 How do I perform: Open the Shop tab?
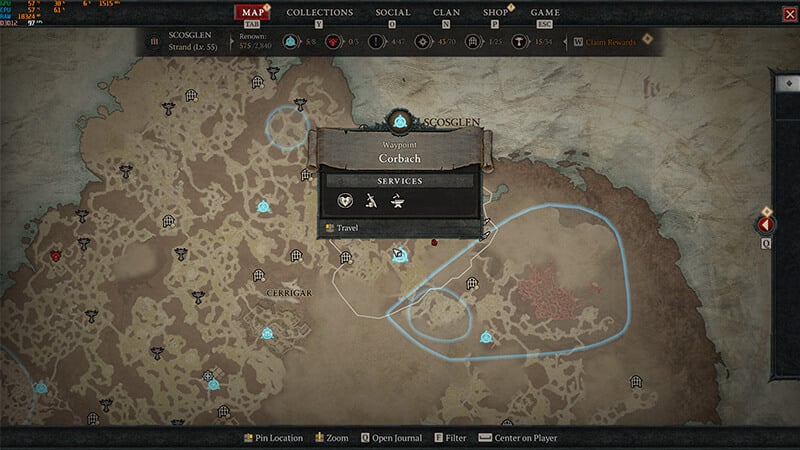pyautogui.click(x=495, y=13)
